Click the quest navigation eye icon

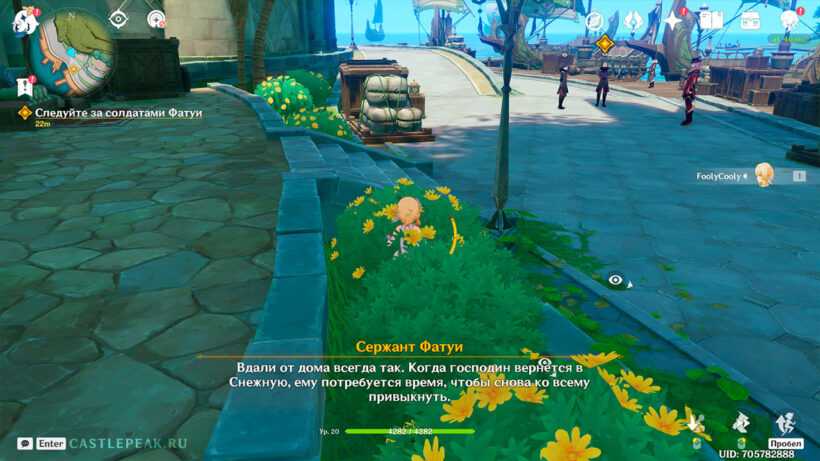119,18
